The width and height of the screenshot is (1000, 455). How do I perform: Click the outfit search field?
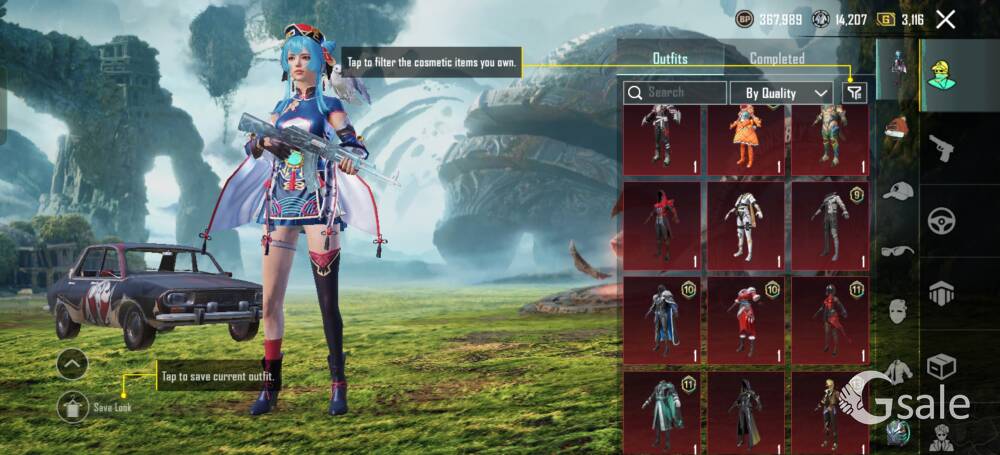click(x=676, y=93)
